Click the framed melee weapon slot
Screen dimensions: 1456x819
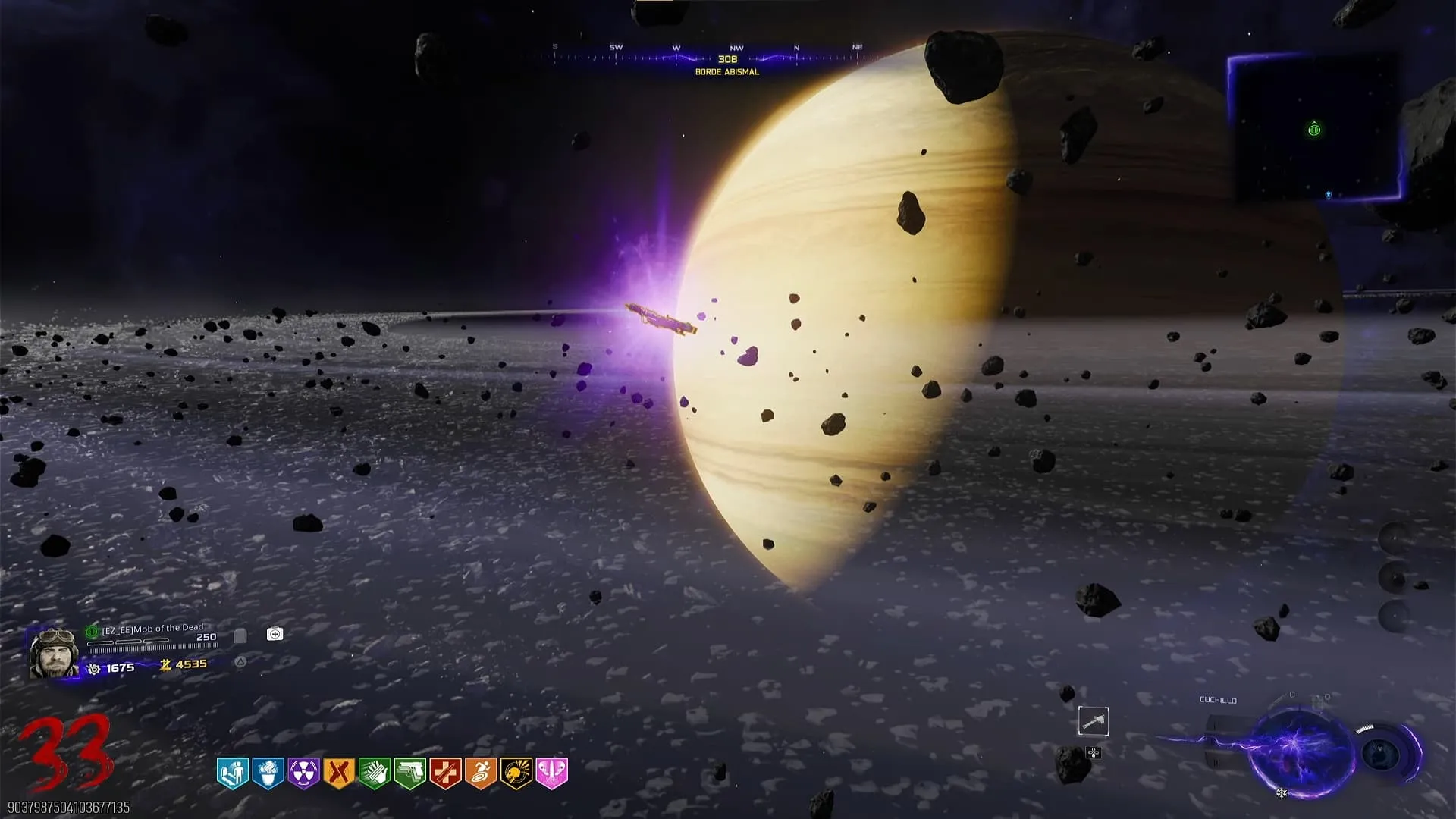point(1093,721)
